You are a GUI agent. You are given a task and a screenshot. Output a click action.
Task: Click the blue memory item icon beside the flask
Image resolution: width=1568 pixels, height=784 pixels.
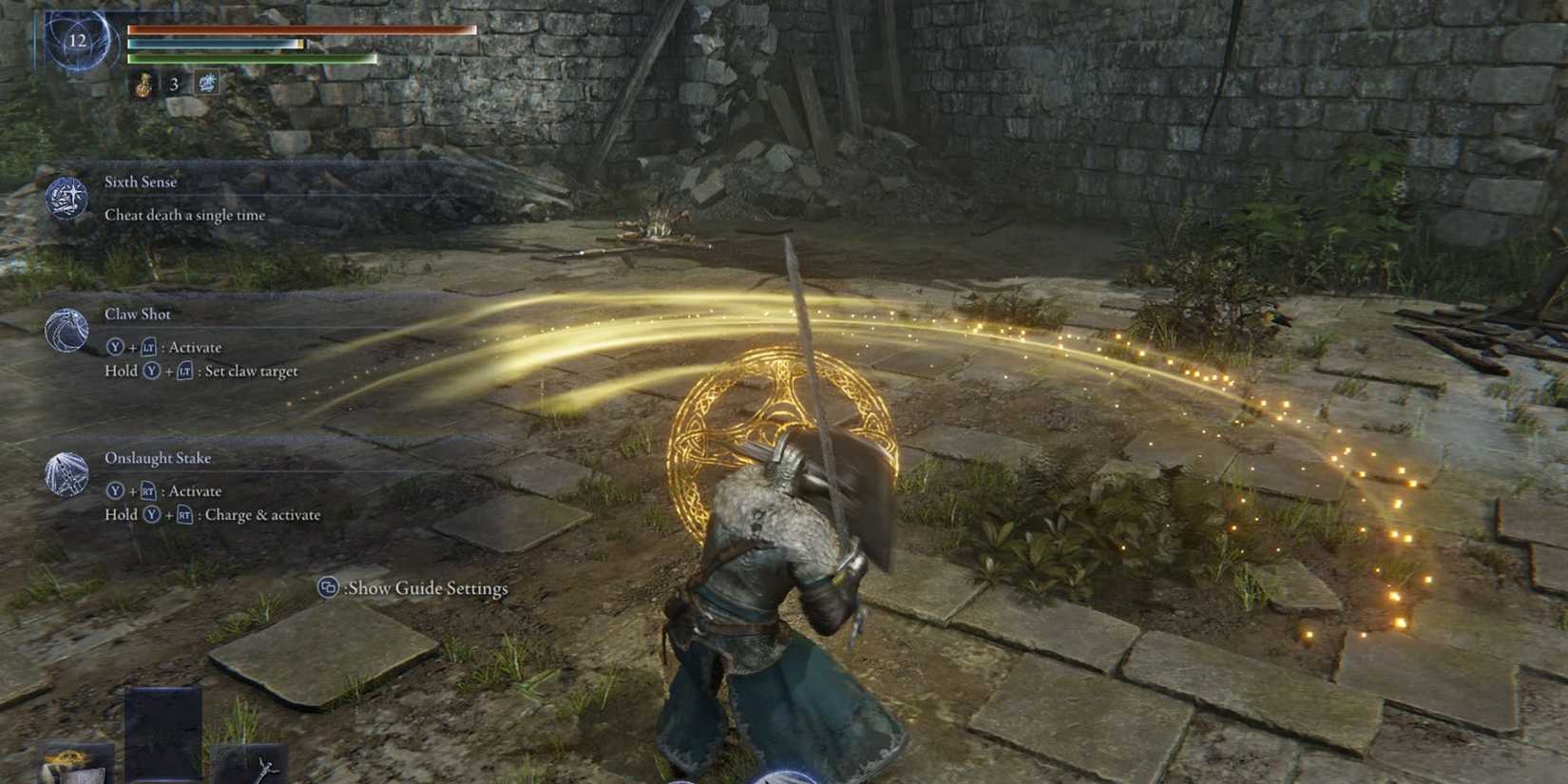point(208,85)
